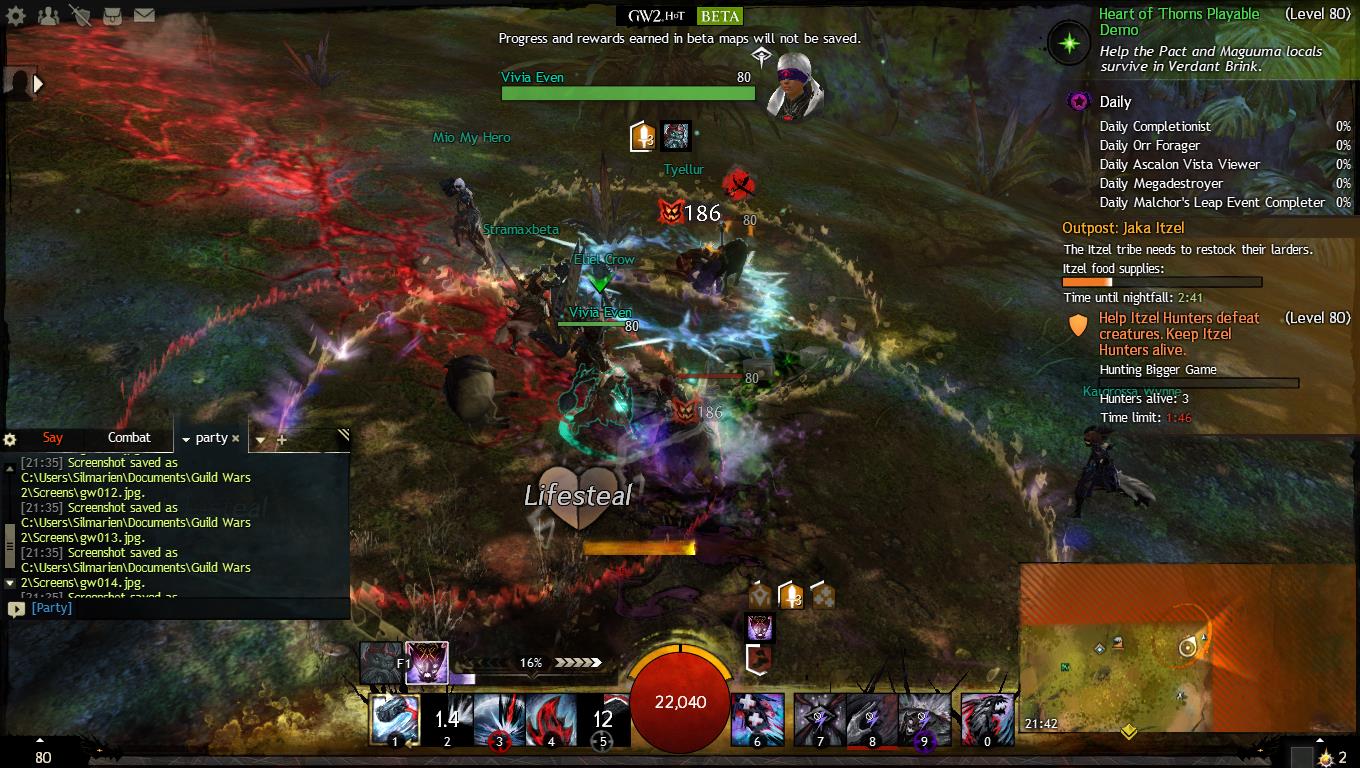Switch to the Say chat tab
This screenshot has width=1360, height=768.
point(53,438)
